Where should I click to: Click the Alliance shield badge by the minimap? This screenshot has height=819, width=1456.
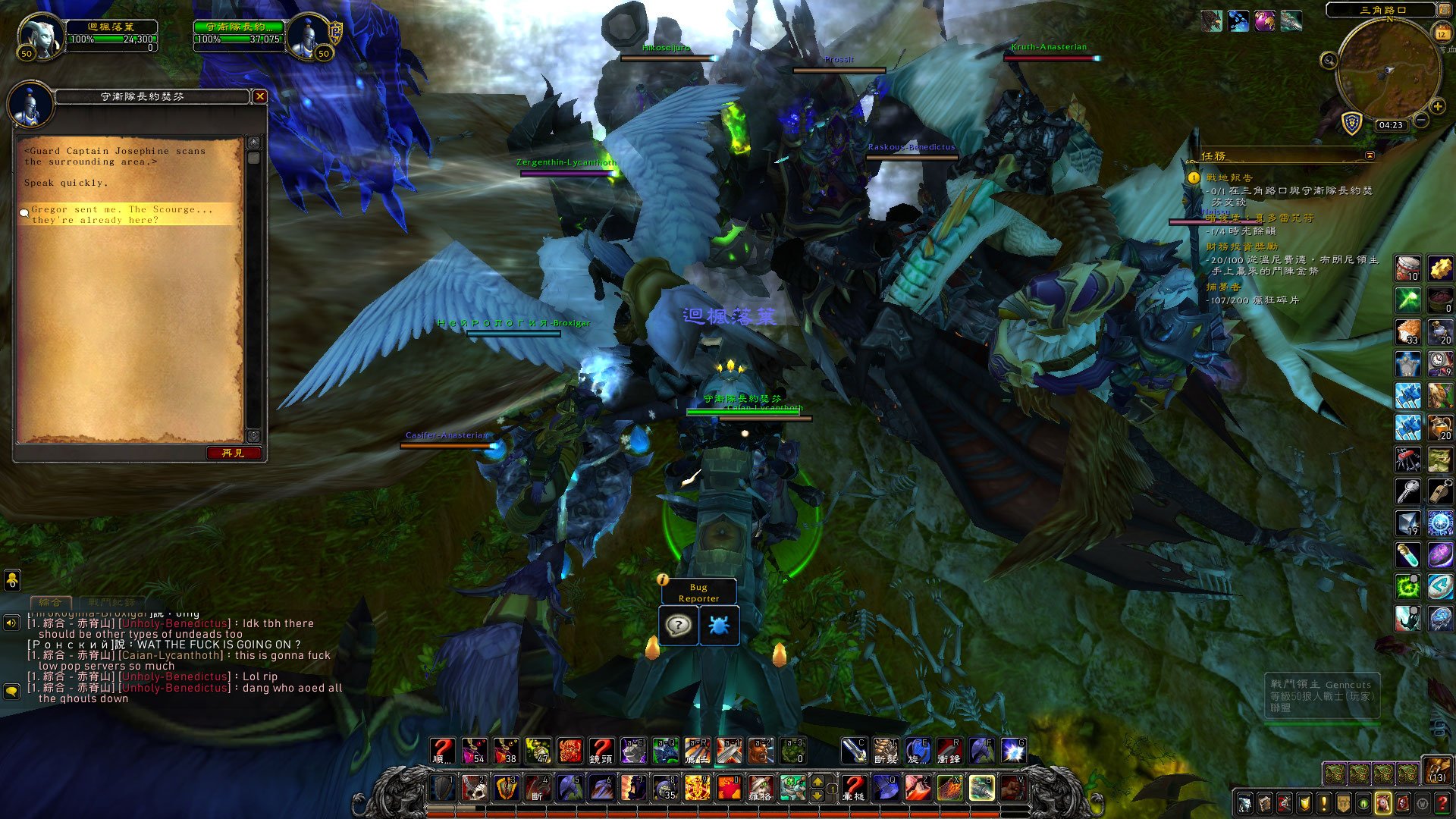point(1351,123)
